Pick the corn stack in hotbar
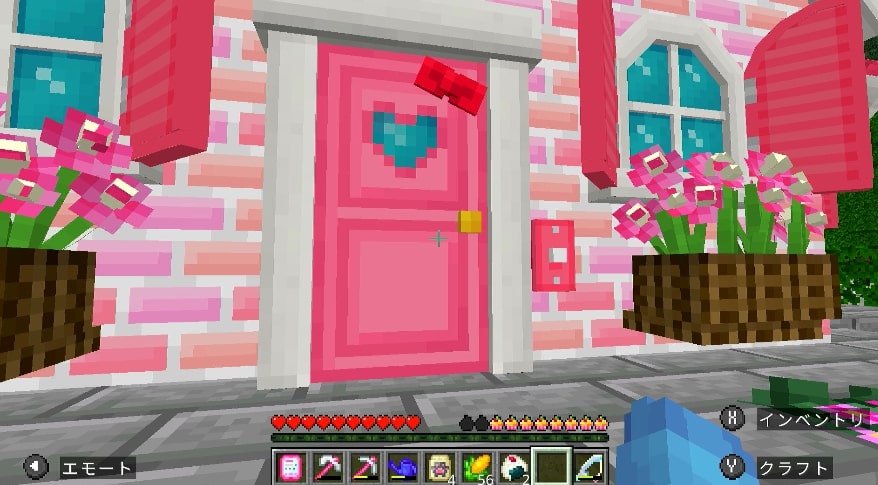This screenshot has height=485, width=878. tap(475, 466)
